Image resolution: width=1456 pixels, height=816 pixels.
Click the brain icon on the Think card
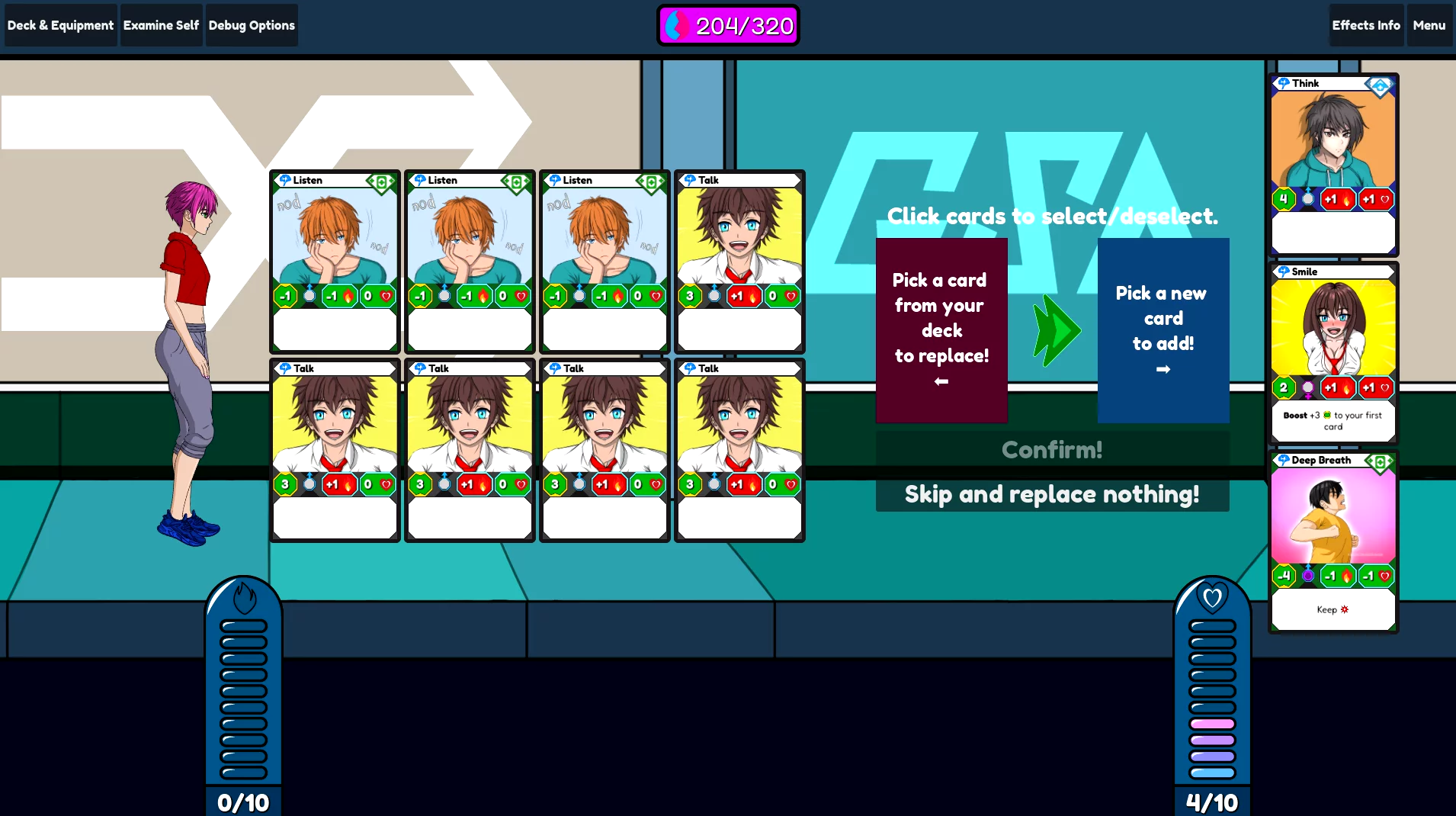pos(1284,83)
